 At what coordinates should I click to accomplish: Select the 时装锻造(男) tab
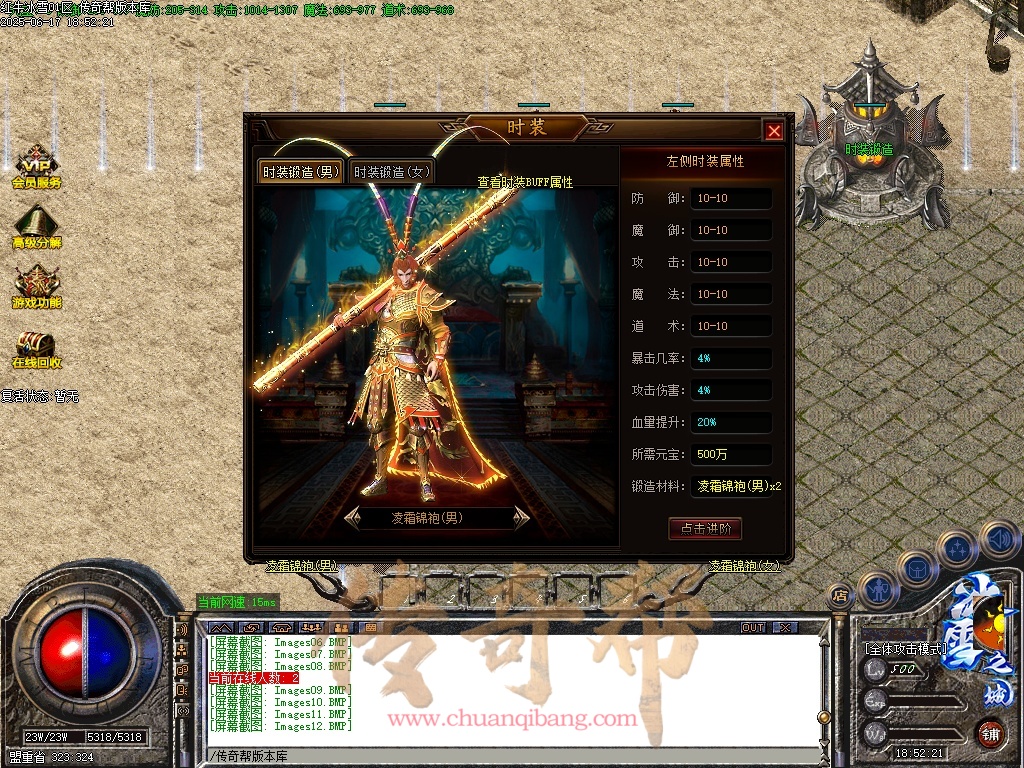point(301,172)
